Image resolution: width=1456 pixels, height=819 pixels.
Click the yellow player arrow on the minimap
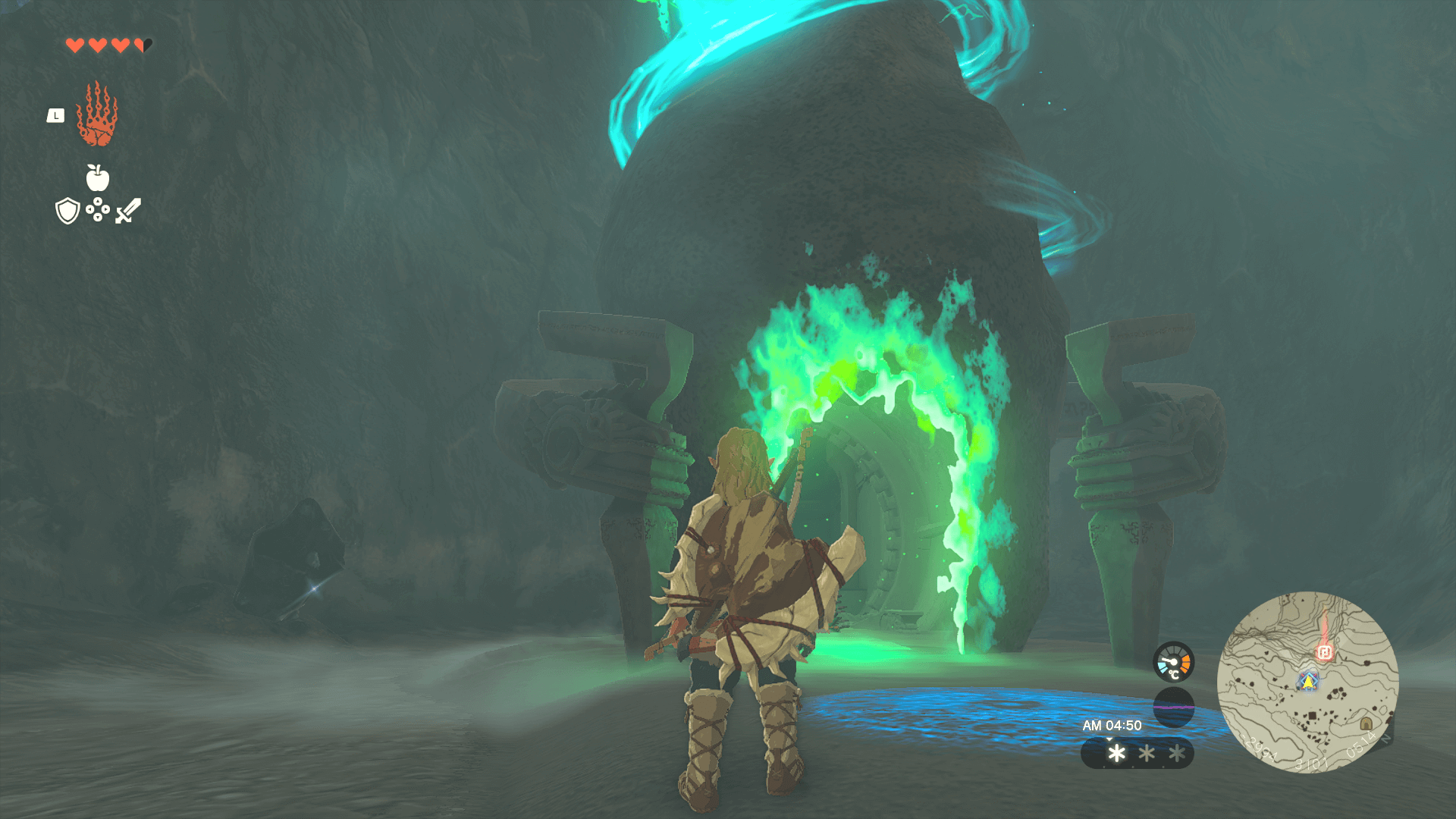pos(1307,681)
